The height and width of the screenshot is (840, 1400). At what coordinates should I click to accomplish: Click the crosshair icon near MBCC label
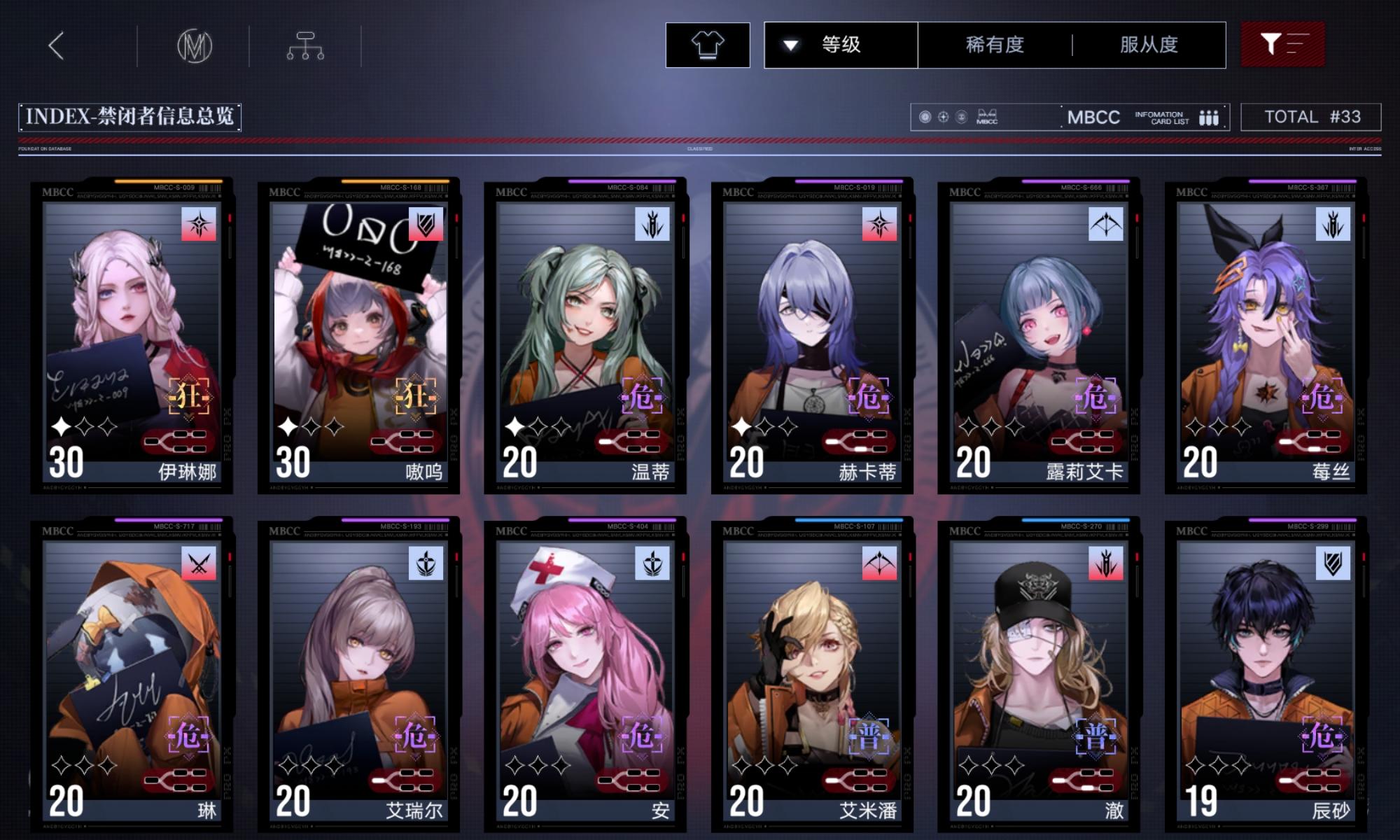pos(941,117)
